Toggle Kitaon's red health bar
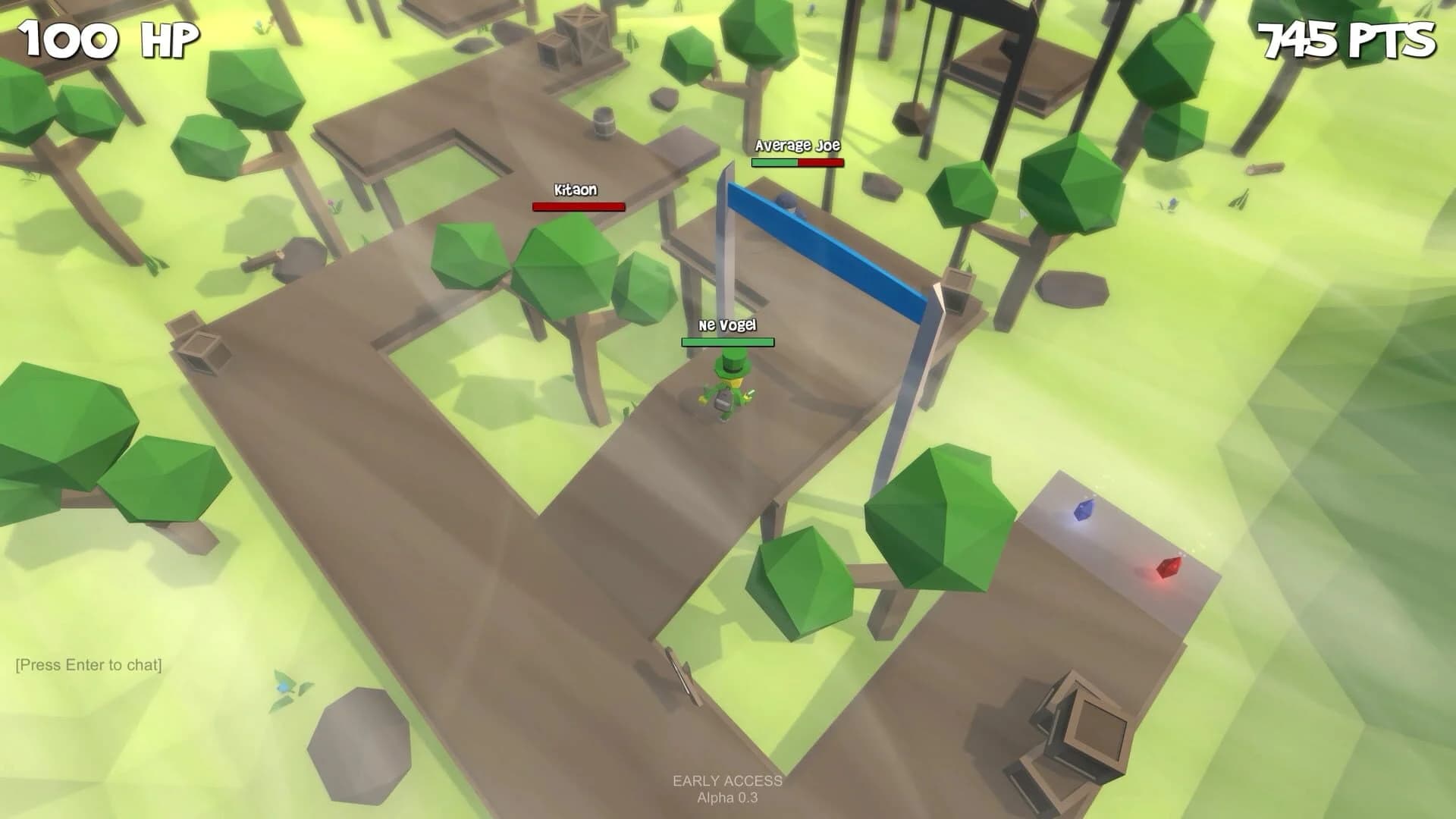The image size is (1456, 819). [x=577, y=206]
